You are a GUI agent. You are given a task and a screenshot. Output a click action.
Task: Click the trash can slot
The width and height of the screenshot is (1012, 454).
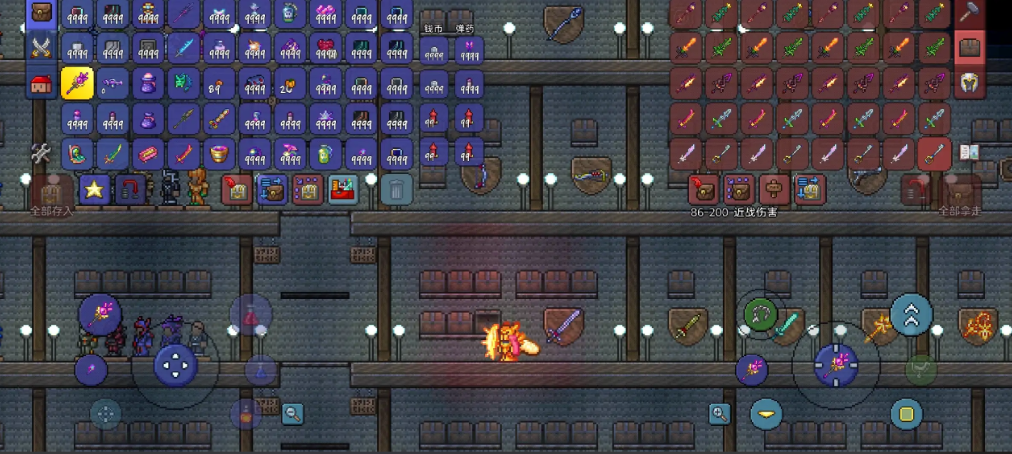[x=397, y=188]
